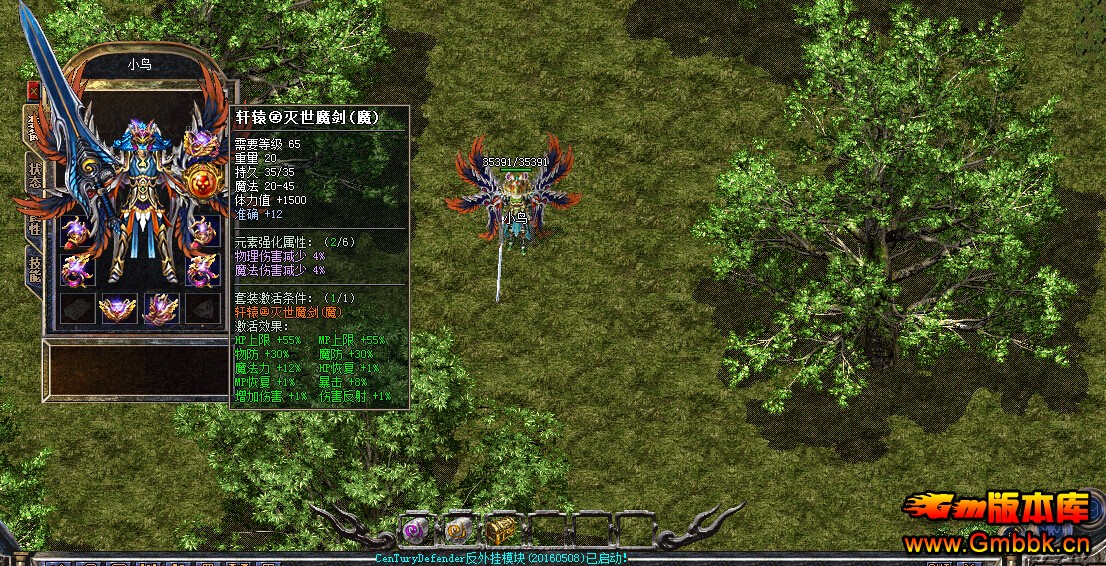Open the golden treasure chest hotbar item
Viewport: 1106px width, 566px height.
(499, 528)
